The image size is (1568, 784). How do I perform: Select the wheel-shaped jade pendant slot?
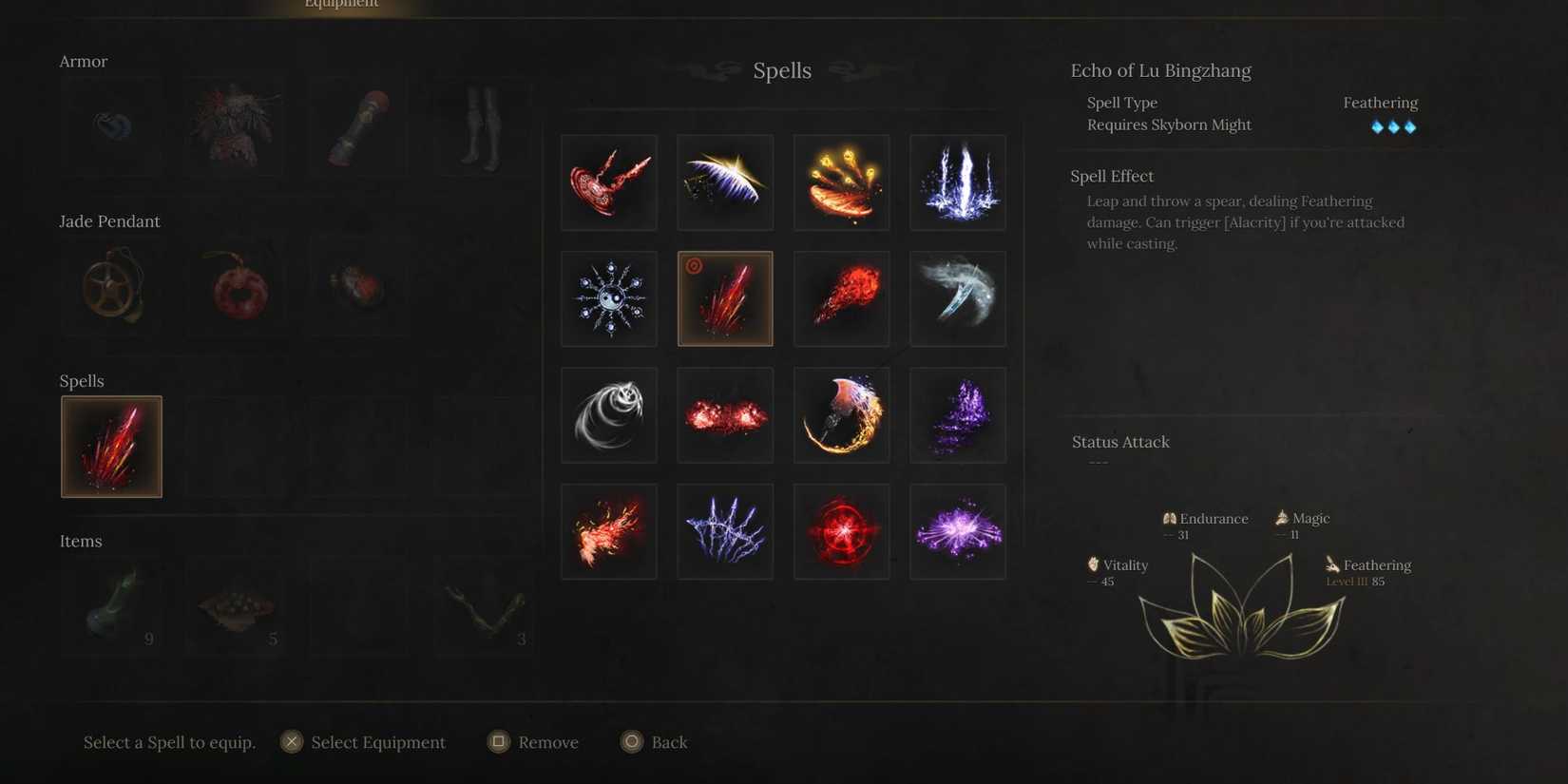111,287
